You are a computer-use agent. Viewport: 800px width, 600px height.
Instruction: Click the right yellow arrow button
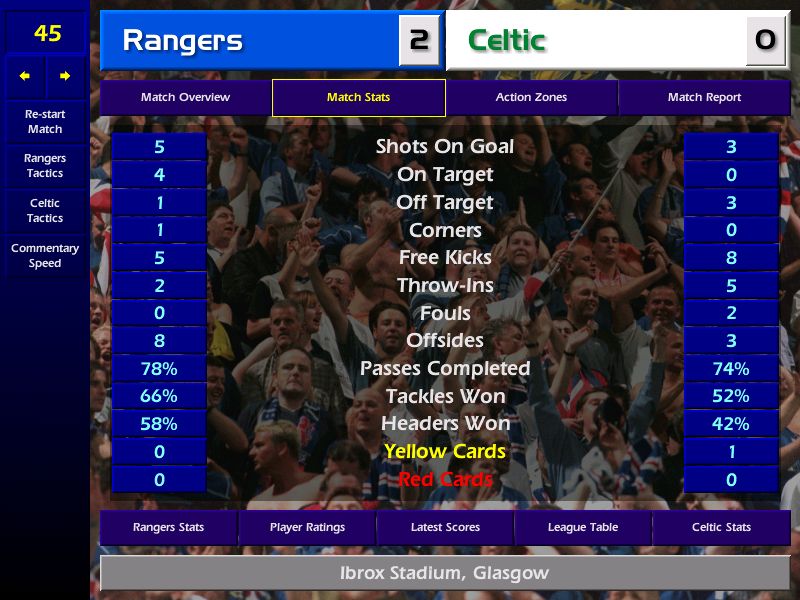coord(65,76)
